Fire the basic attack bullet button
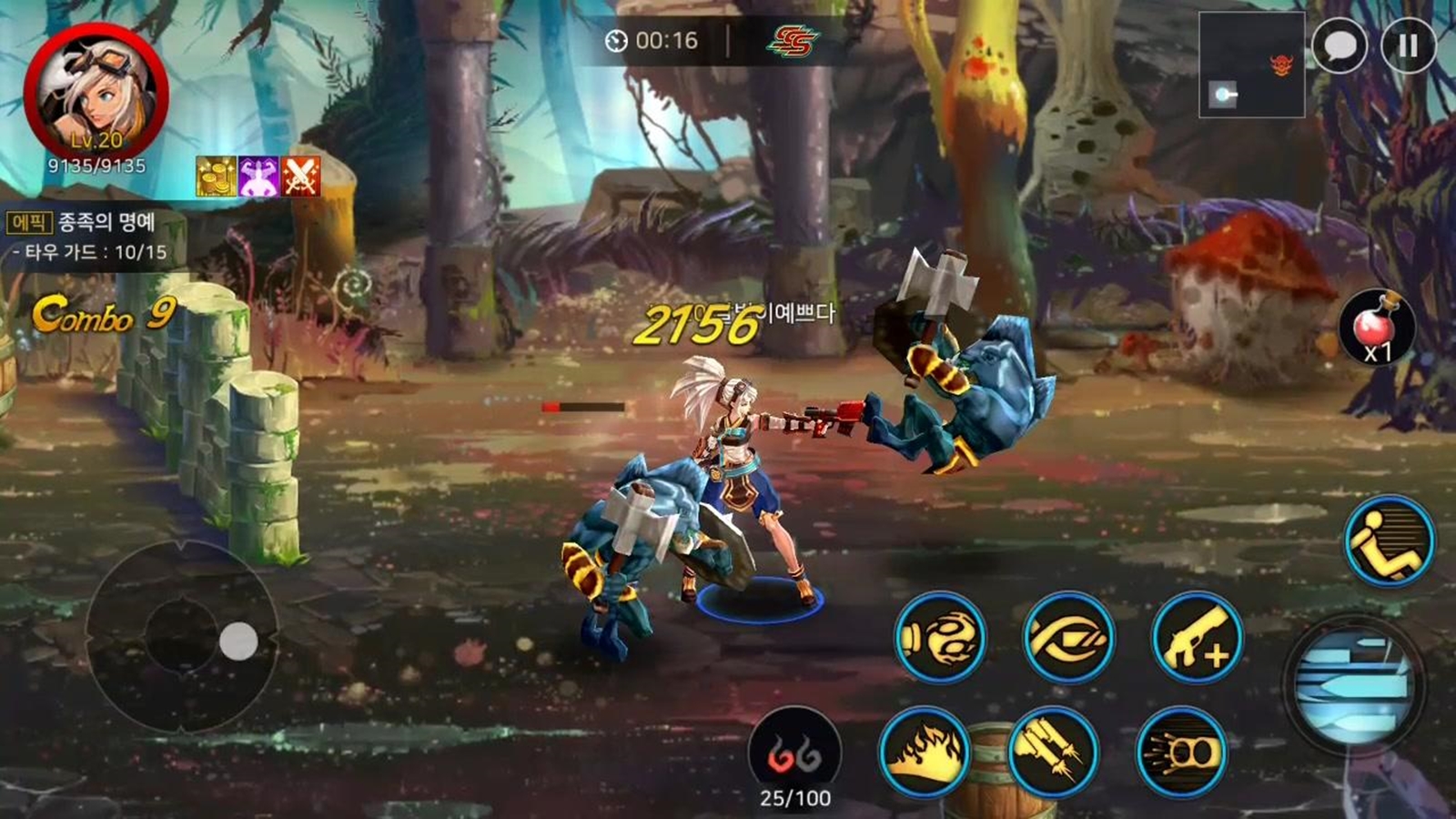This screenshot has width=1456, height=819. (x=1353, y=684)
